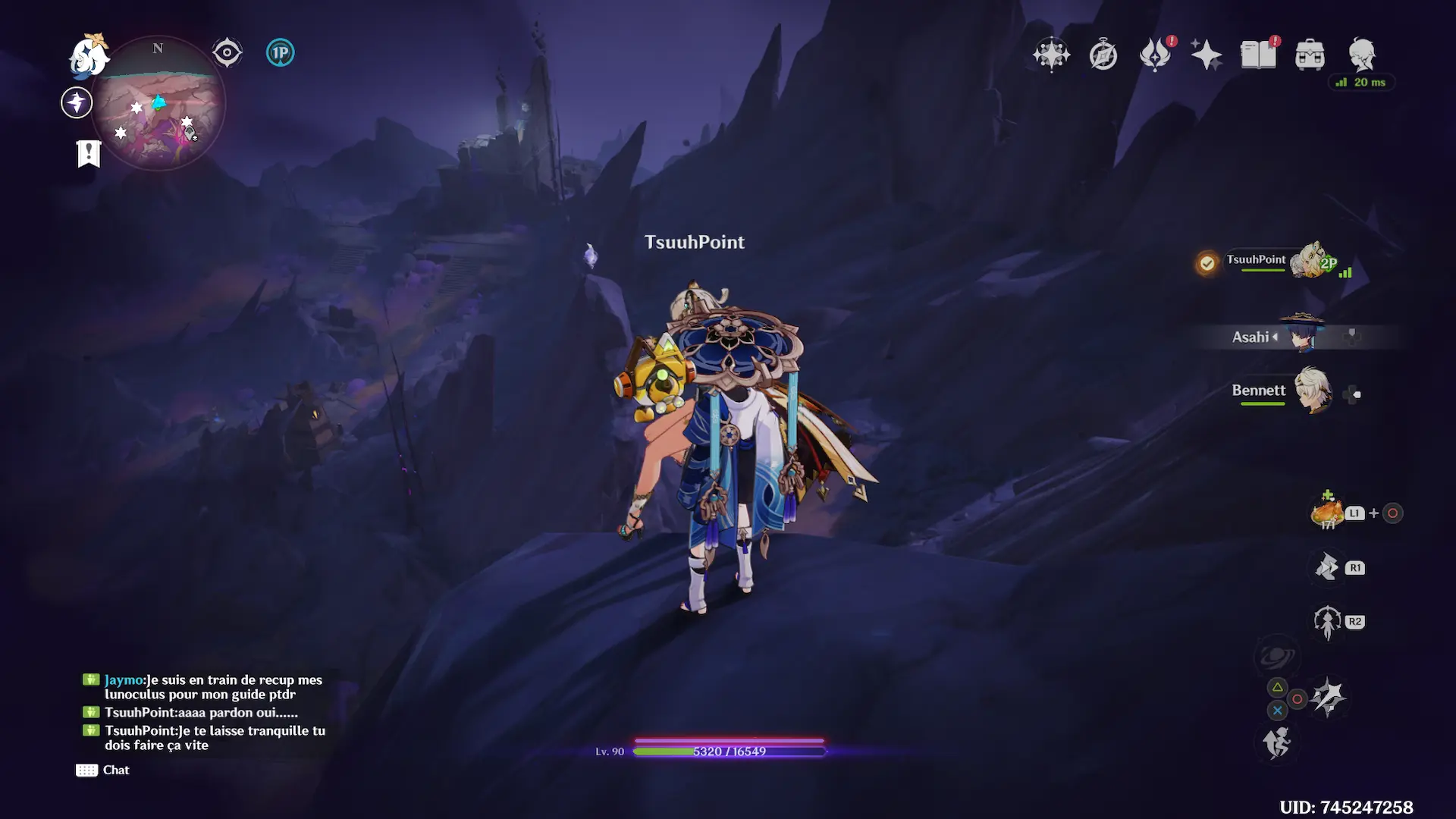This screenshot has width=1456, height=819.
Task: Toggle the eye-shaped elemental sight icon
Action: [227, 53]
